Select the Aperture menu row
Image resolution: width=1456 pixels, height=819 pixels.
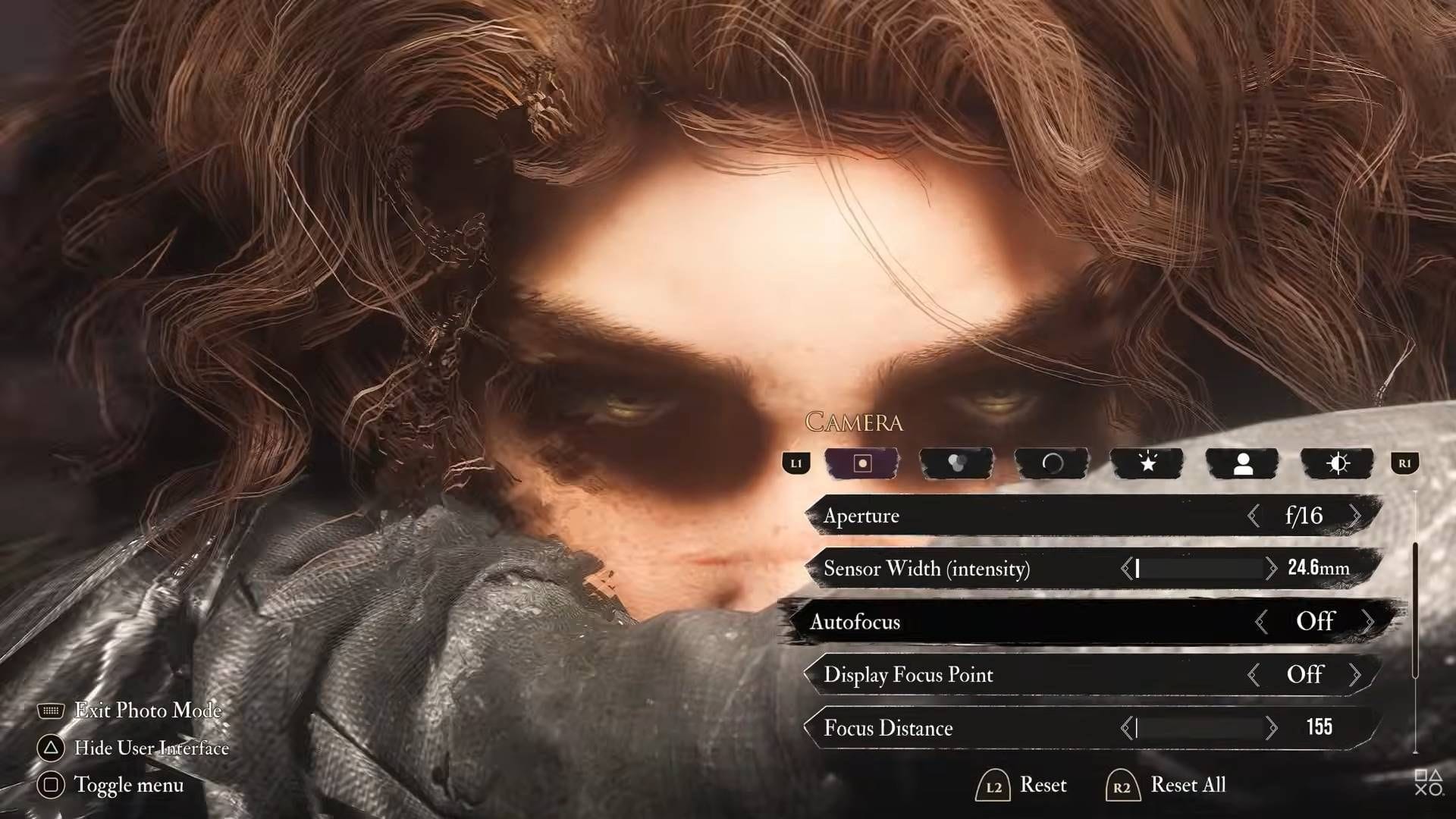pos(986,515)
